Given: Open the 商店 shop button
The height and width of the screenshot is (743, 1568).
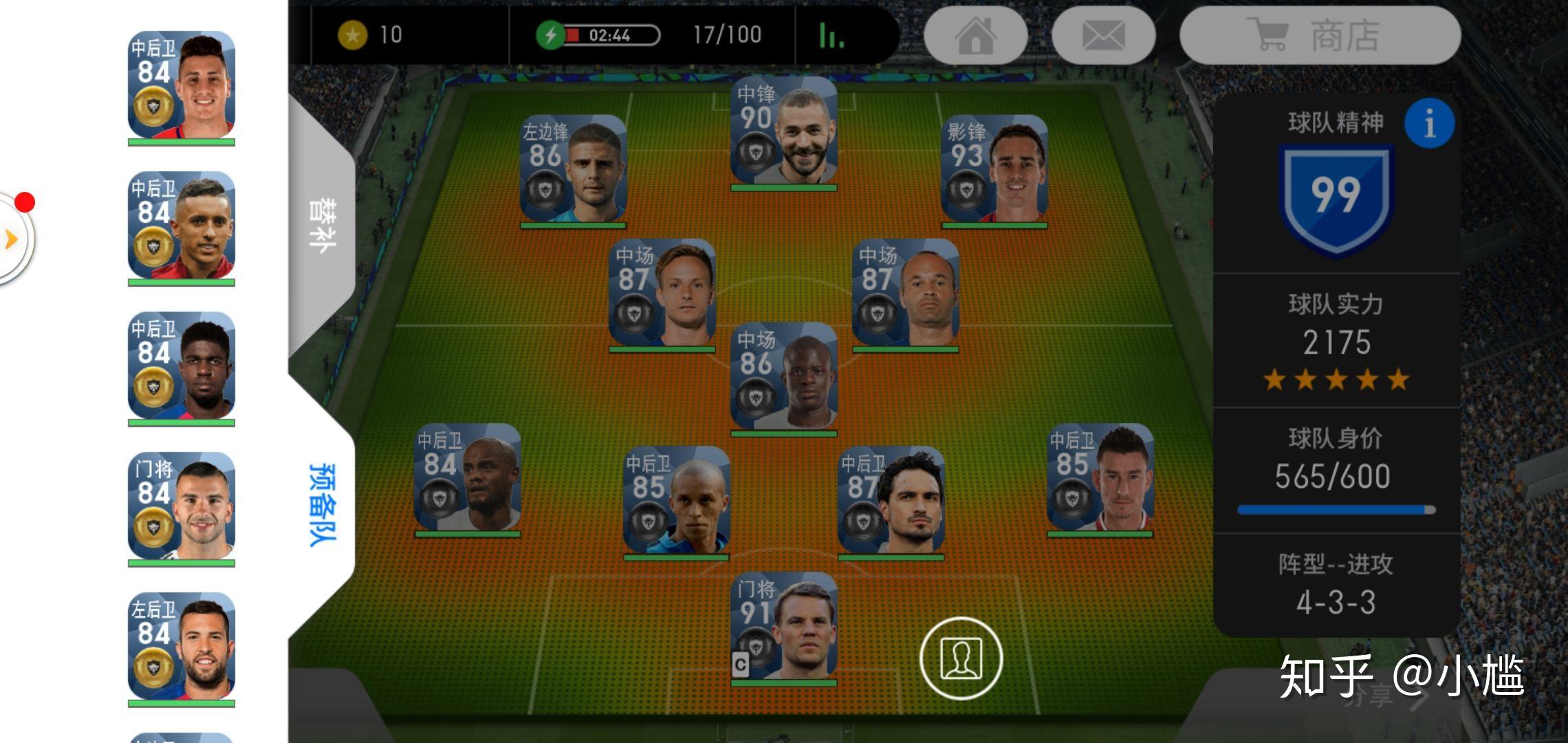Looking at the screenshot, I should pos(1319,36).
